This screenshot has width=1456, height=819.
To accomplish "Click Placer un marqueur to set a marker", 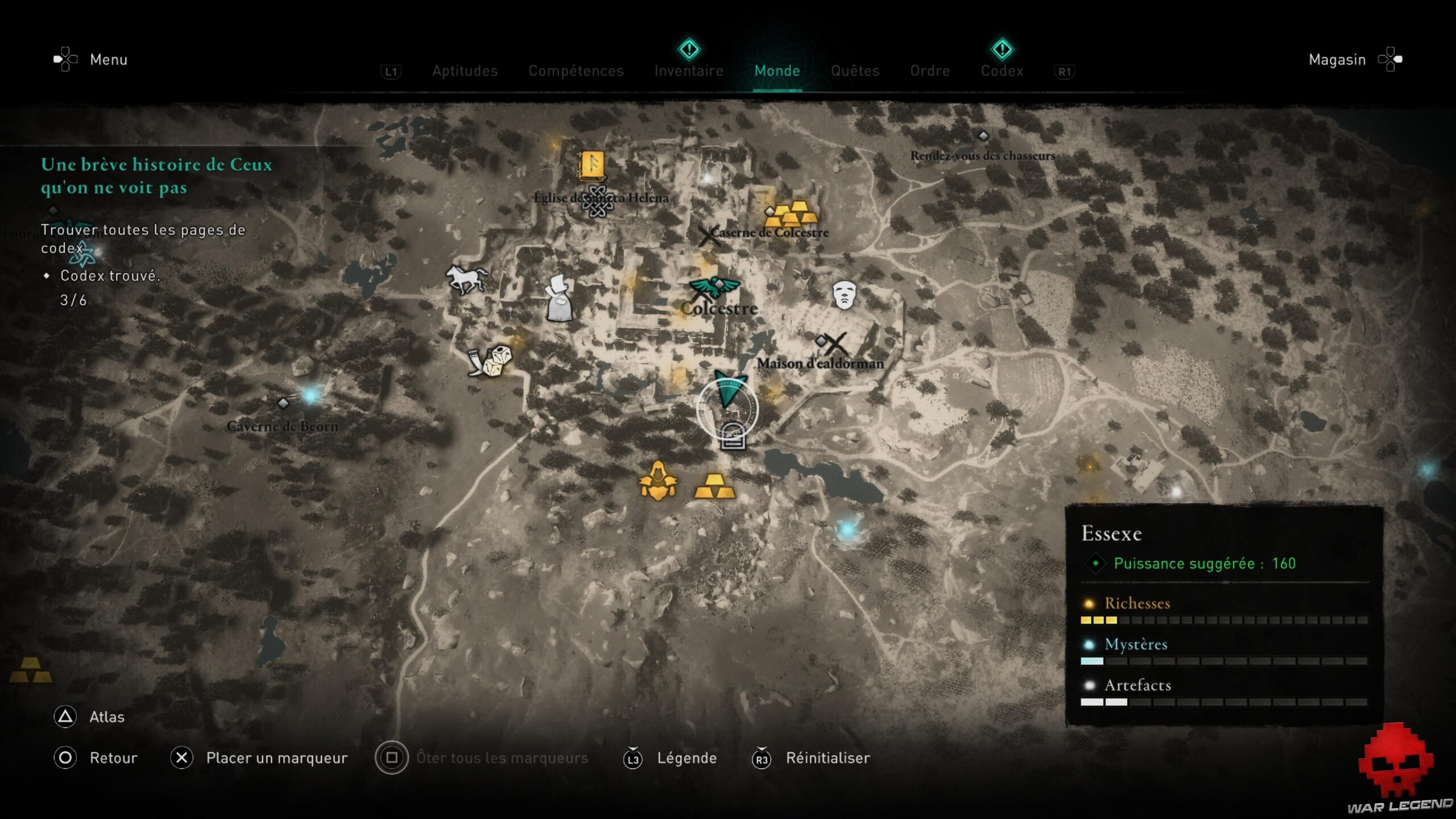I will tap(277, 758).
